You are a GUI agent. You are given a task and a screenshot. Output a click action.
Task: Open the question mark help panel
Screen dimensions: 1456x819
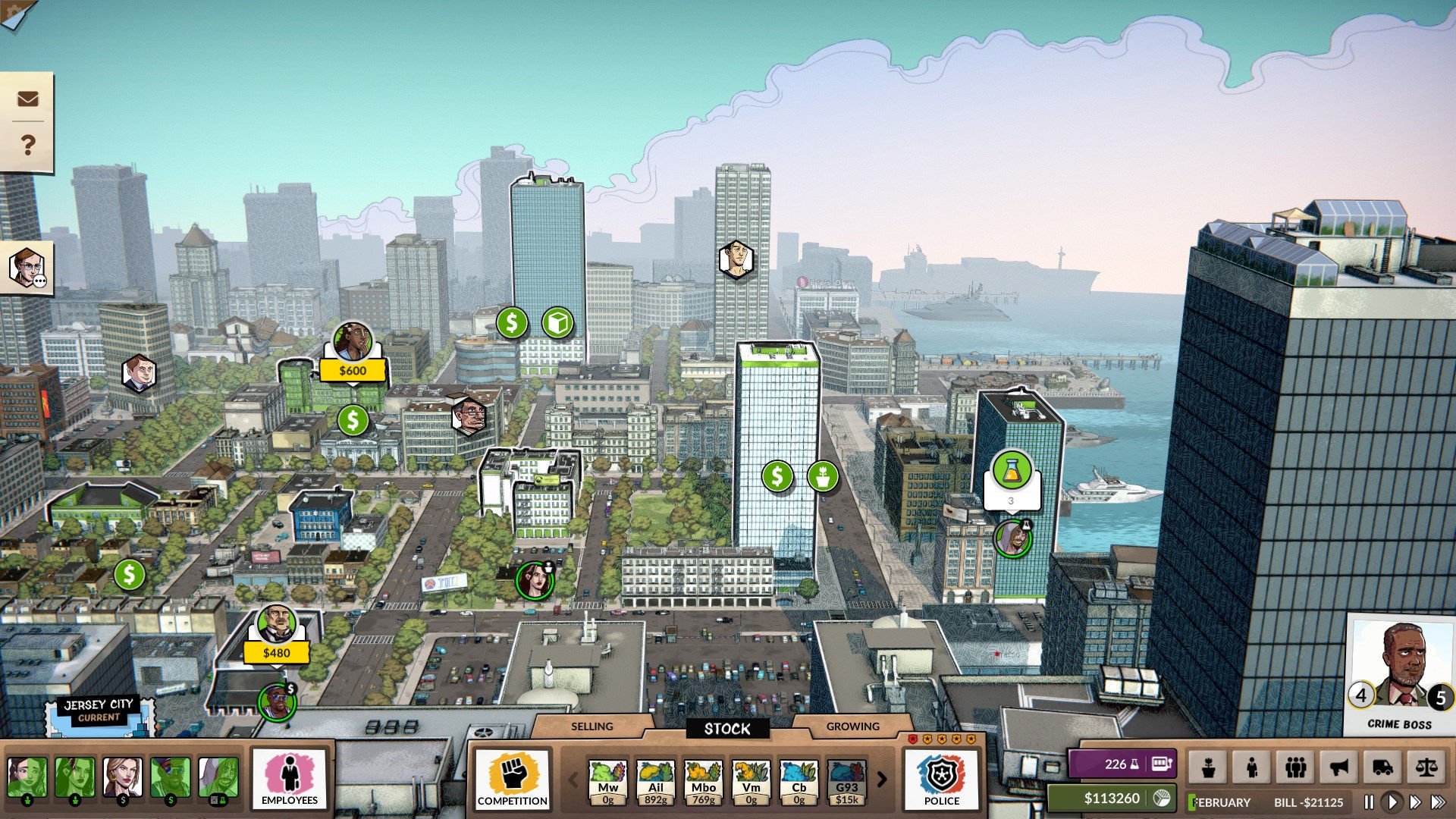[x=28, y=144]
